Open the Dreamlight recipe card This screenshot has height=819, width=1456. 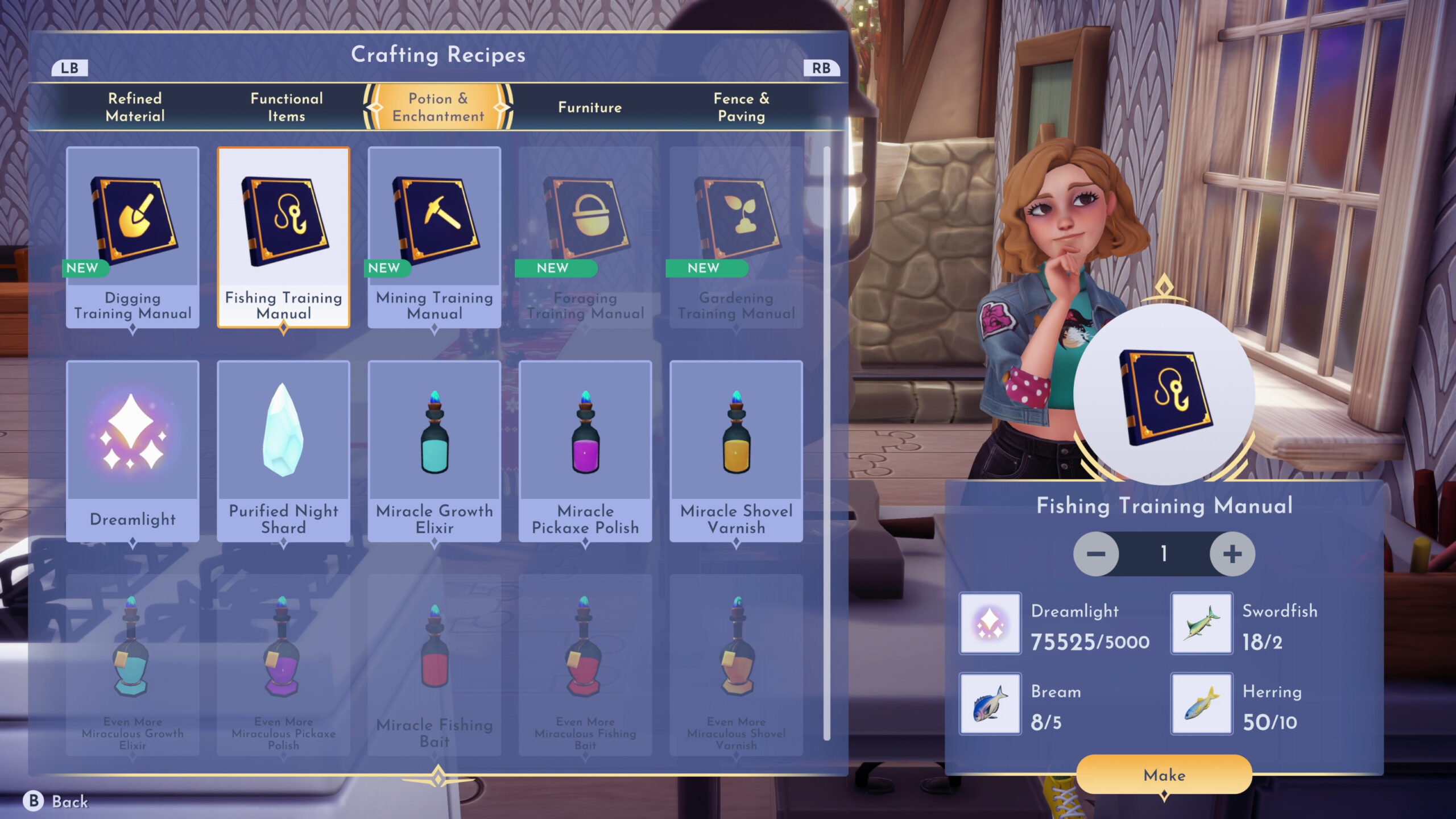pos(133,450)
